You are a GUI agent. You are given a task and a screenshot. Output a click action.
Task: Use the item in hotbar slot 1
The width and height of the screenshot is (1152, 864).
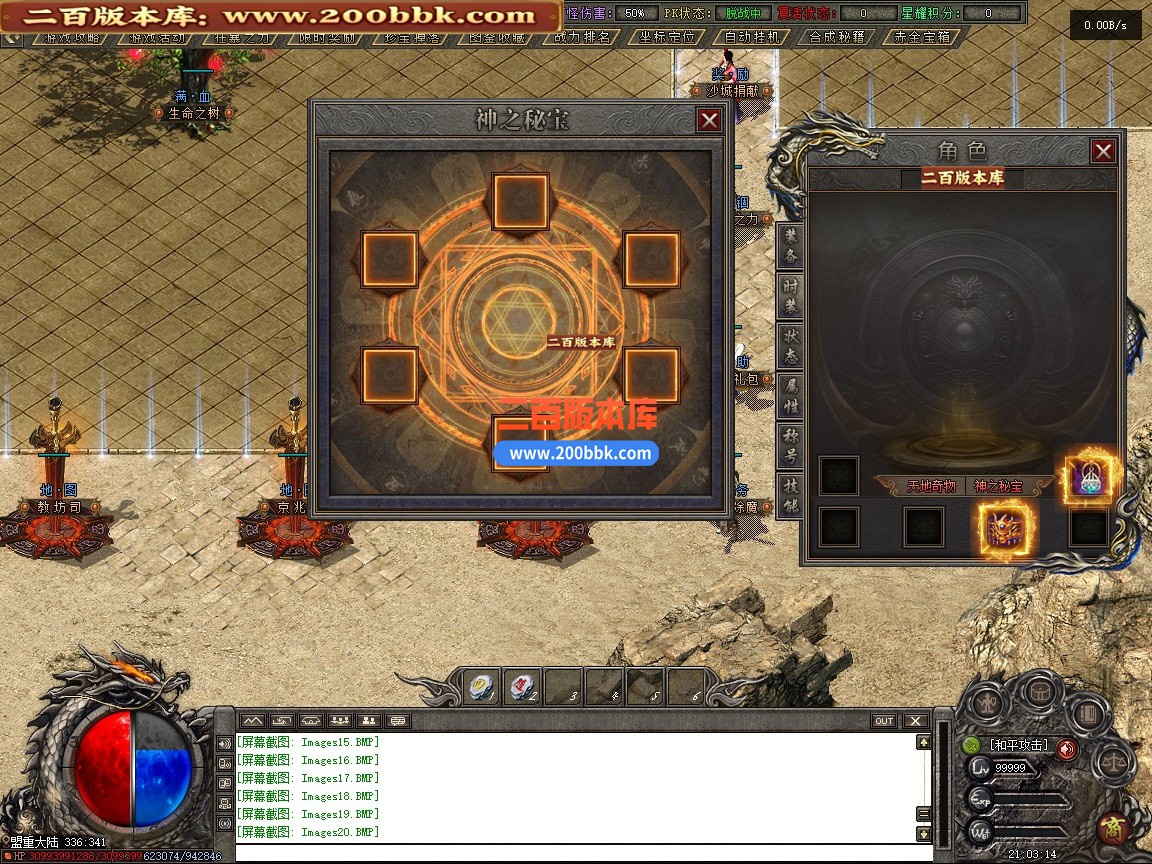click(x=481, y=686)
